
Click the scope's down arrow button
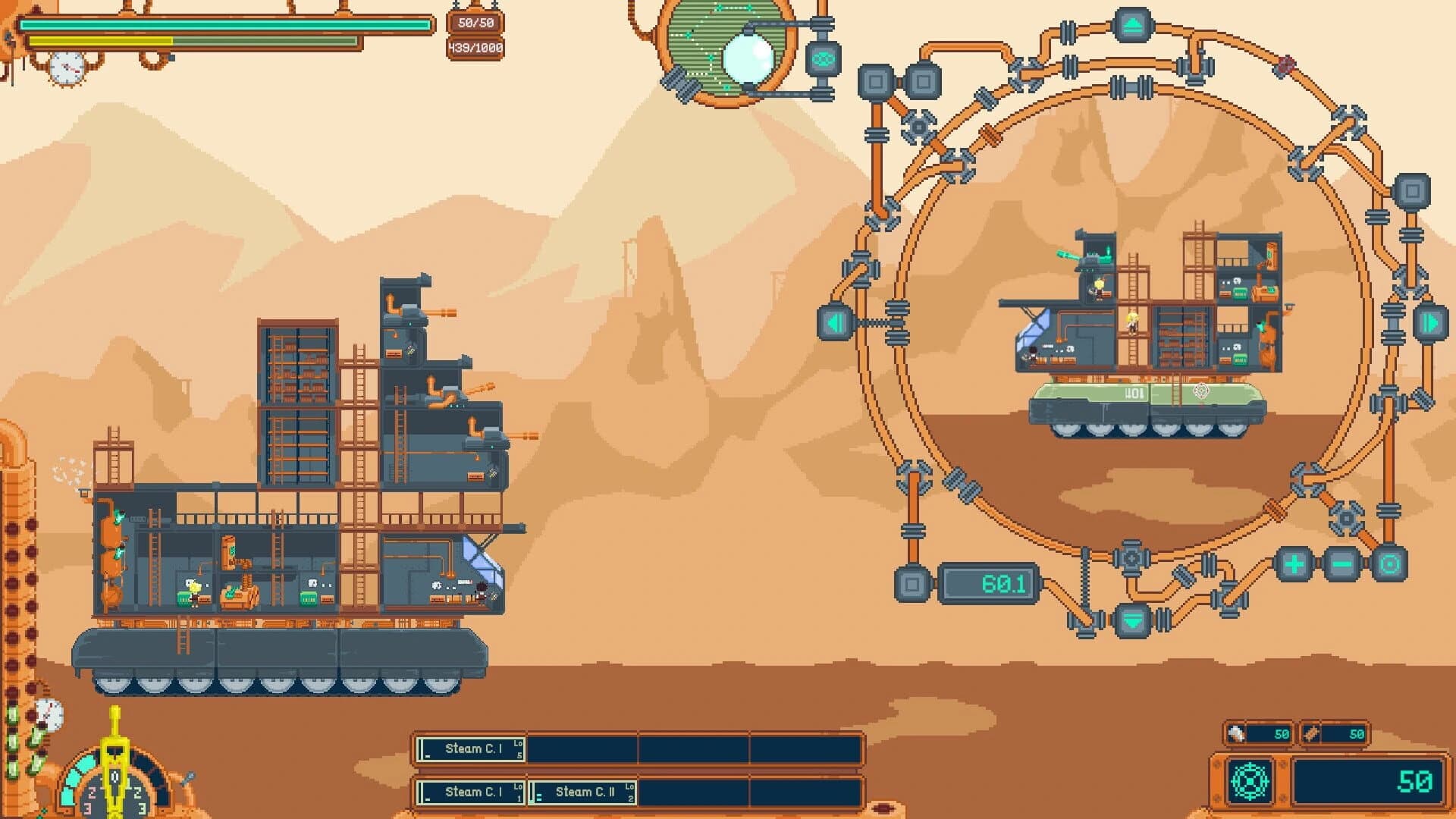(1132, 620)
